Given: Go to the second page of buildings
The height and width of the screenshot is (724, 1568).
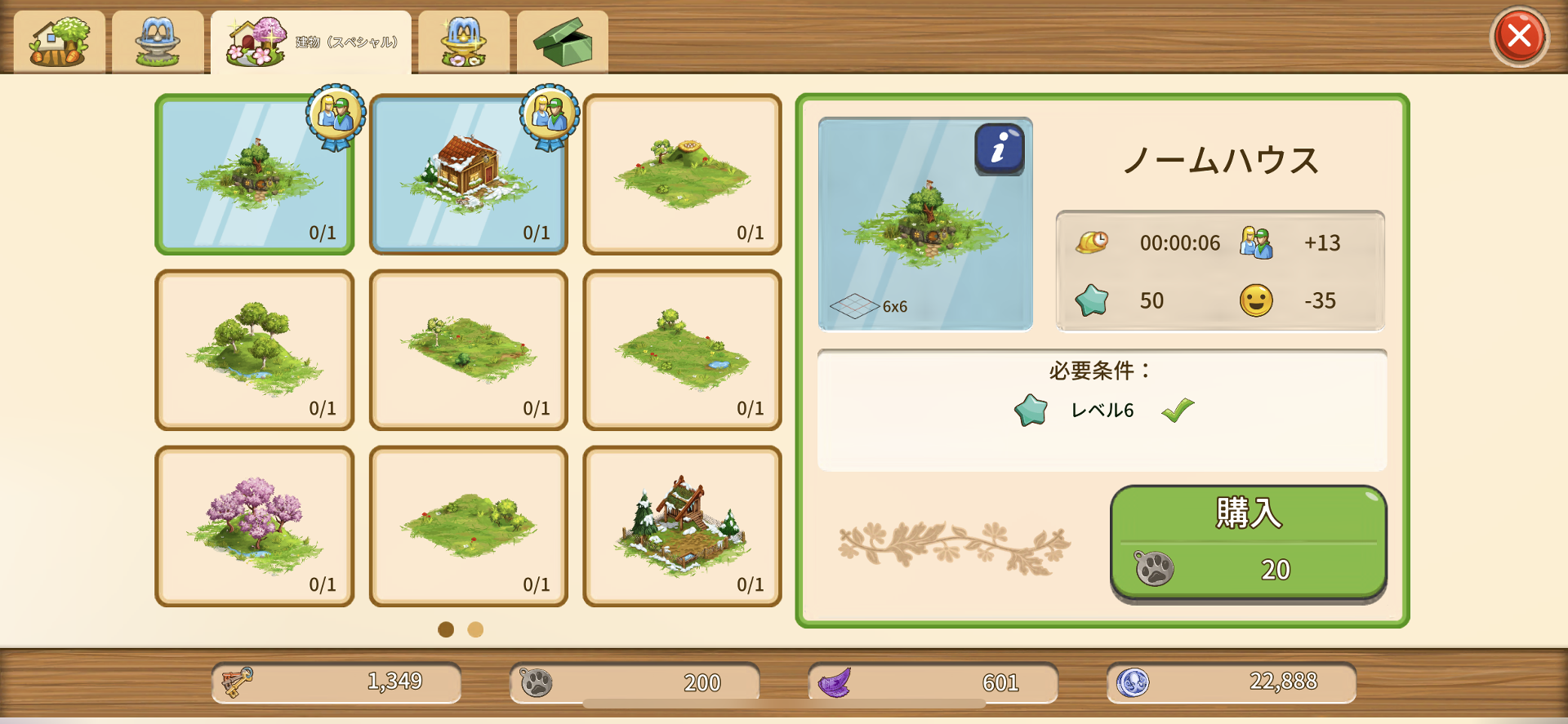Looking at the screenshot, I should pyautogui.click(x=475, y=630).
